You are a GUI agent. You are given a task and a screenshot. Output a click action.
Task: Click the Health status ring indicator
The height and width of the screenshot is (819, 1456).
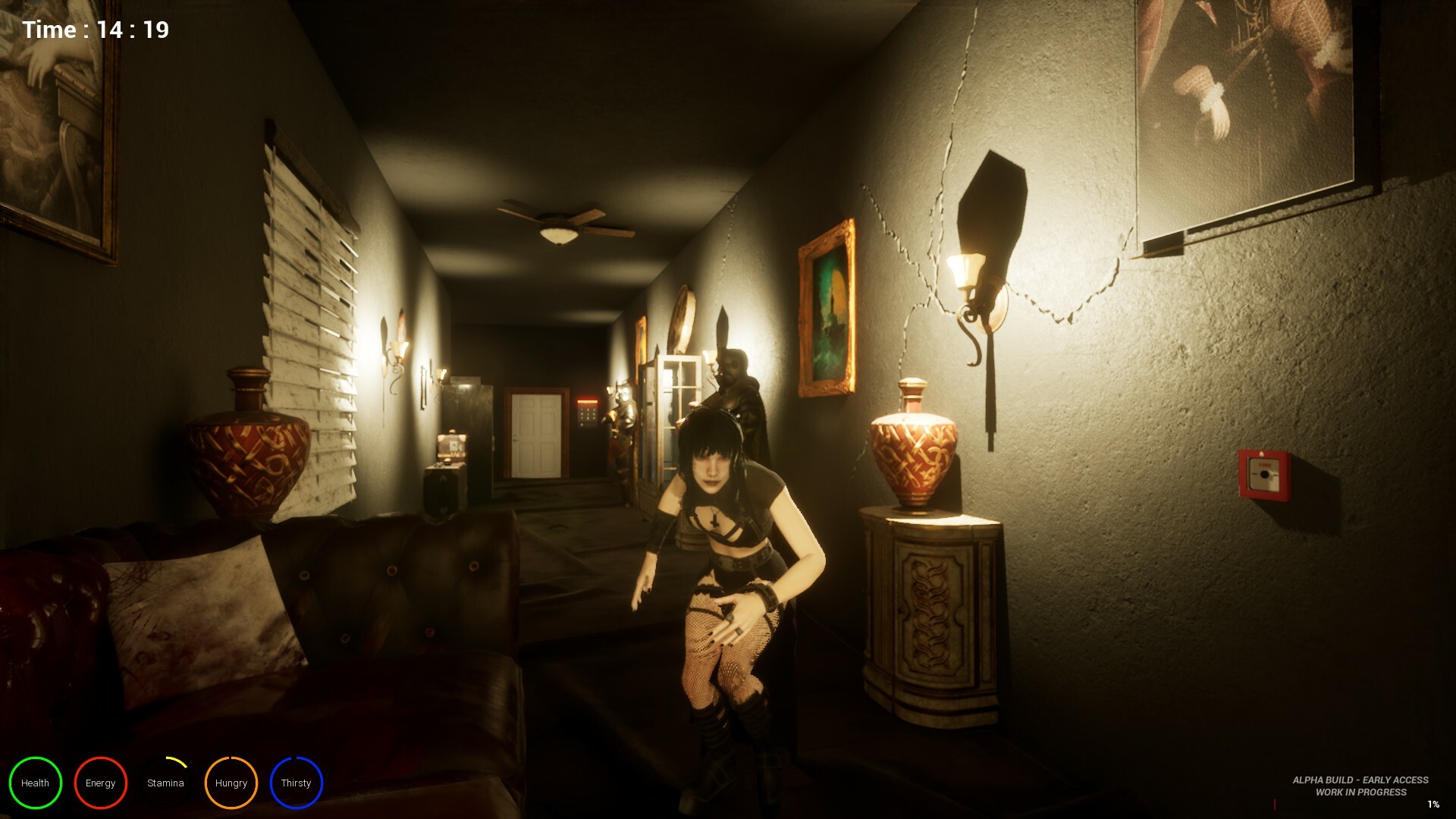(35, 783)
